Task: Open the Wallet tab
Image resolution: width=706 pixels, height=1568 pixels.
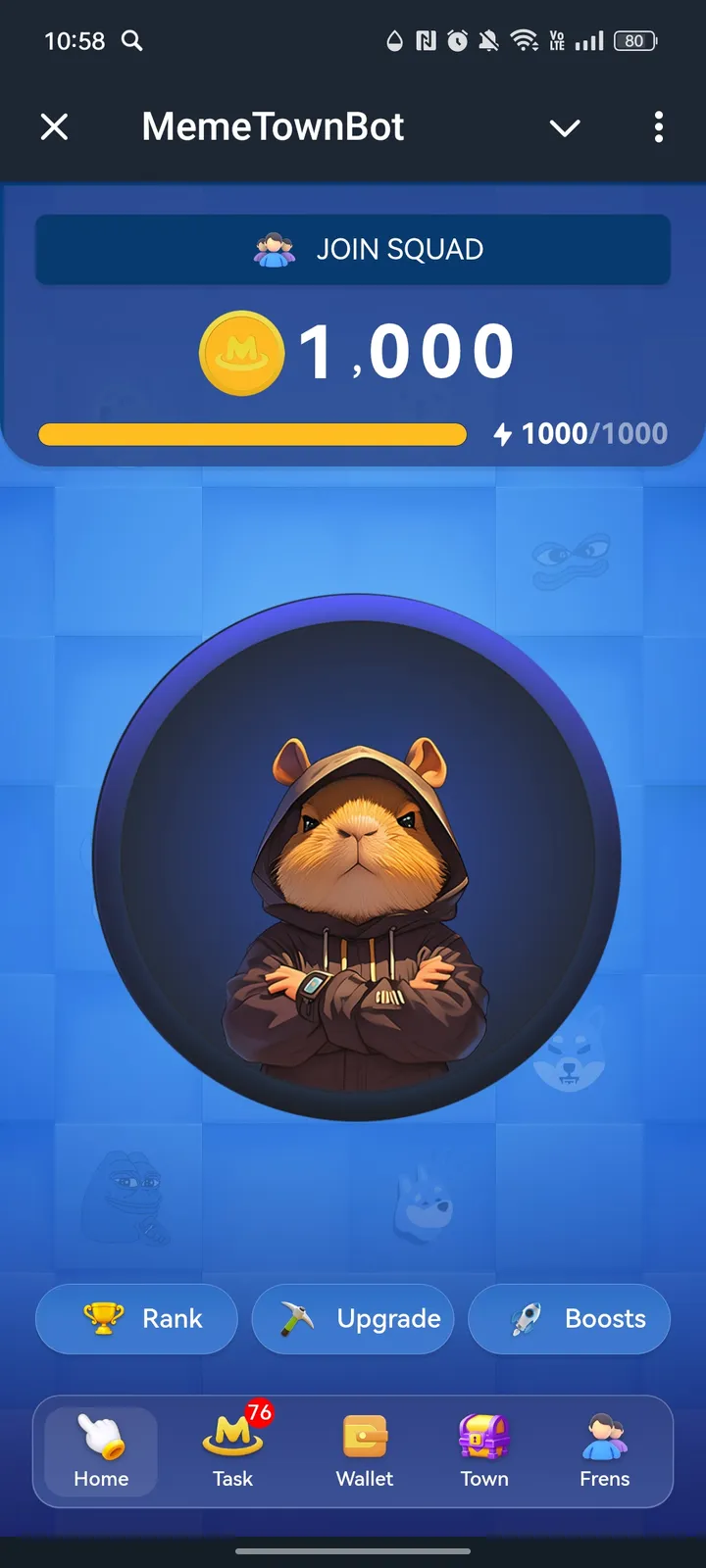Action: 365,1452
